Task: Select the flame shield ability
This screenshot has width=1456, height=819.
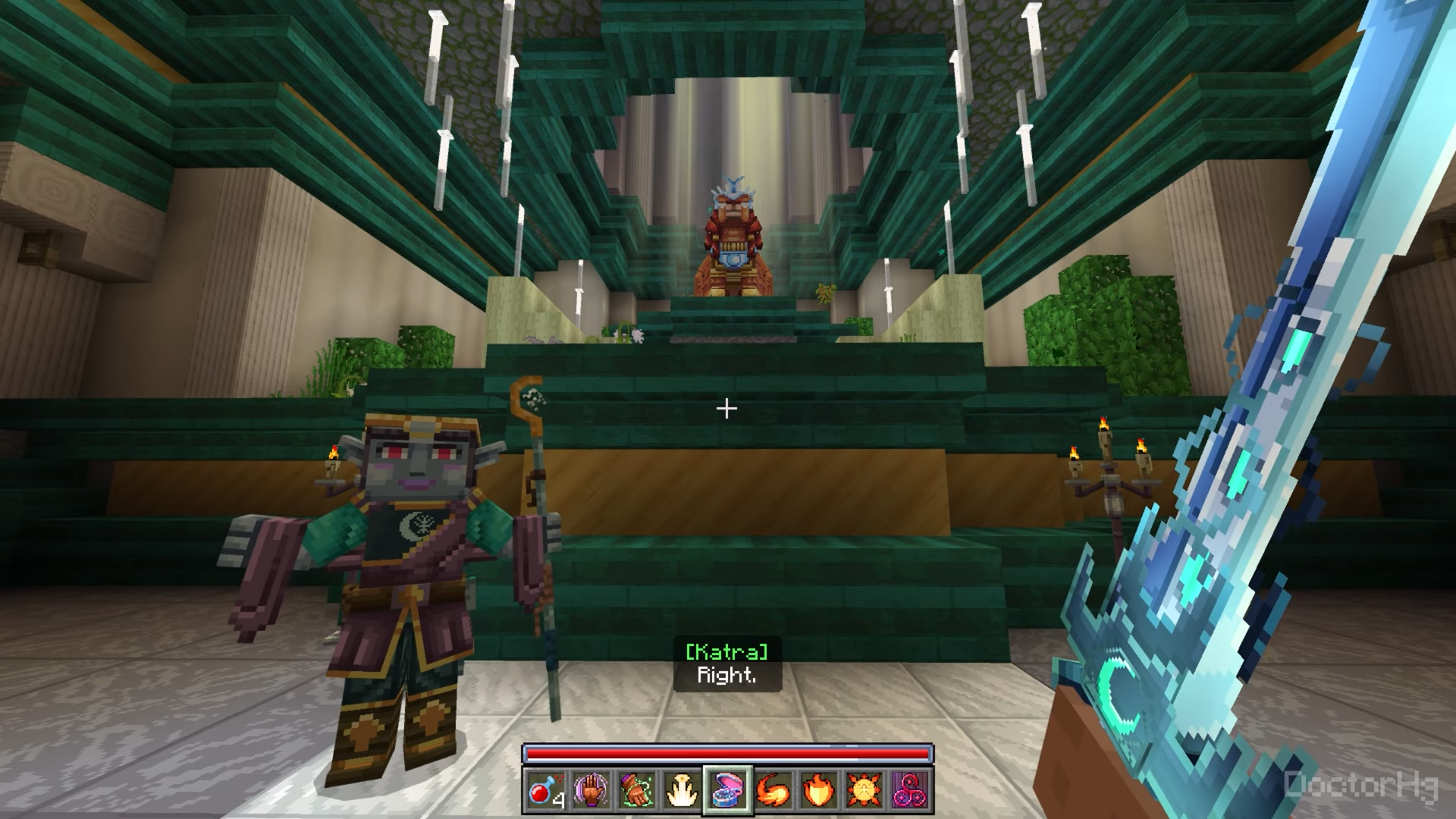Action: click(819, 790)
